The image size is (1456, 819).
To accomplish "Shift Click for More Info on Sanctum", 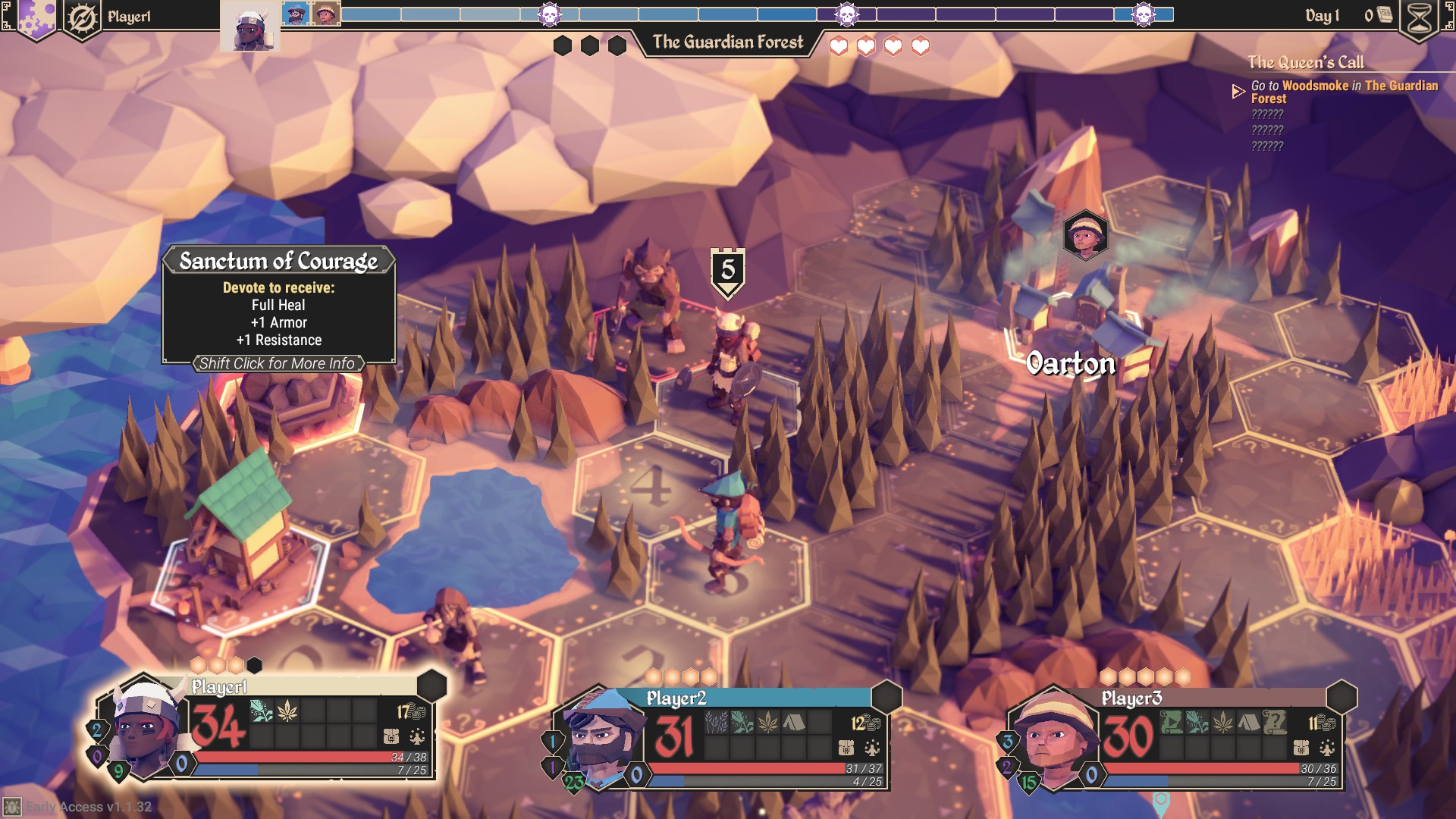I will point(278,364).
